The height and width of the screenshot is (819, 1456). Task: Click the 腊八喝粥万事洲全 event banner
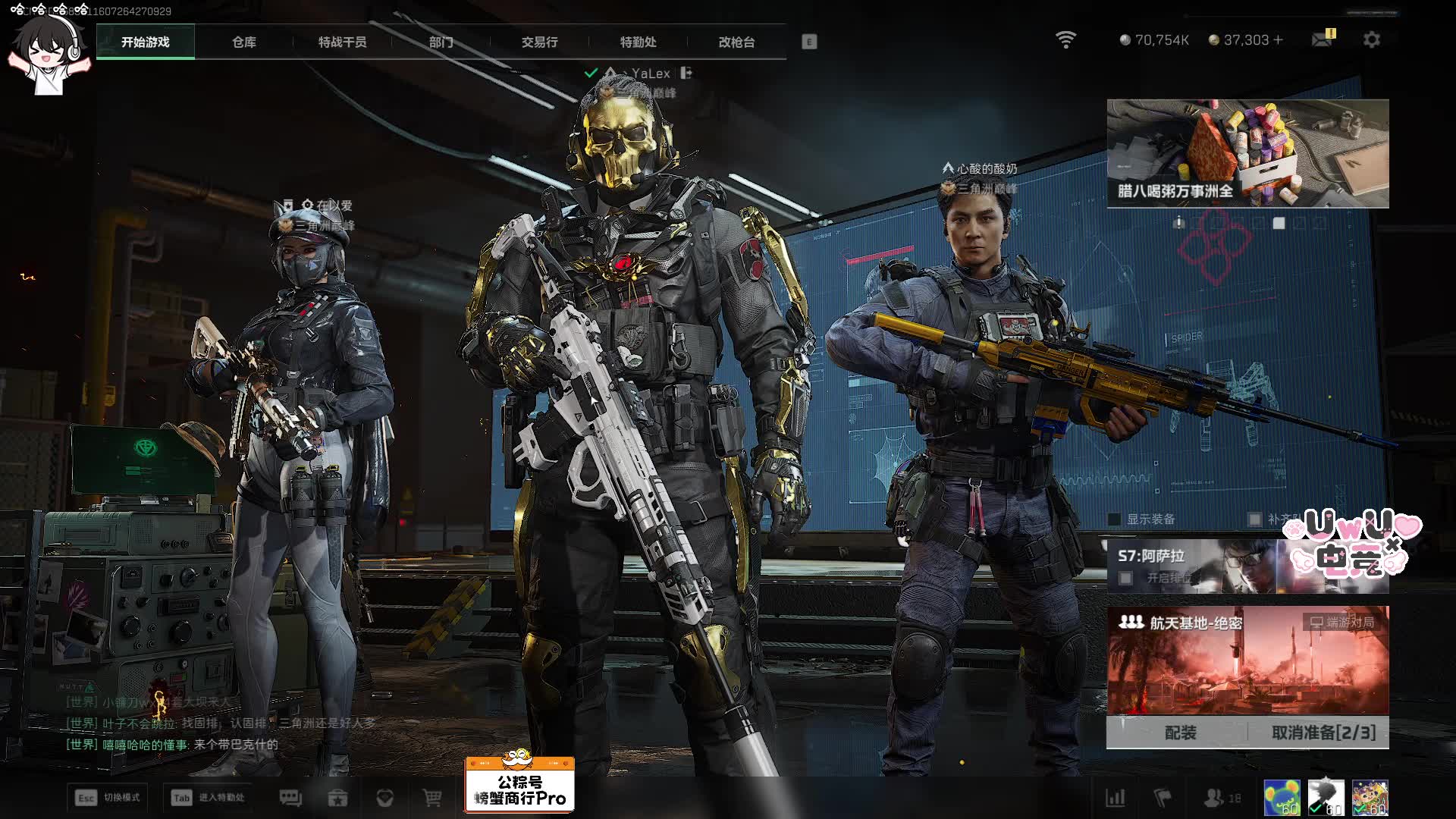click(x=1247, y=153)
